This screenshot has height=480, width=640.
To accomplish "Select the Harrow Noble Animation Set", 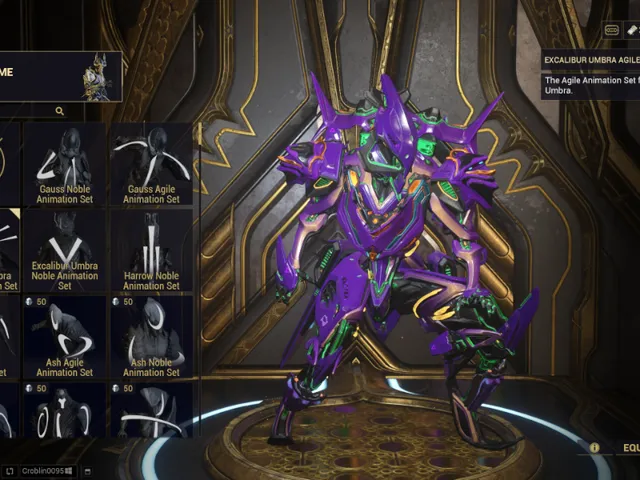I will click(x=151, y=250).
